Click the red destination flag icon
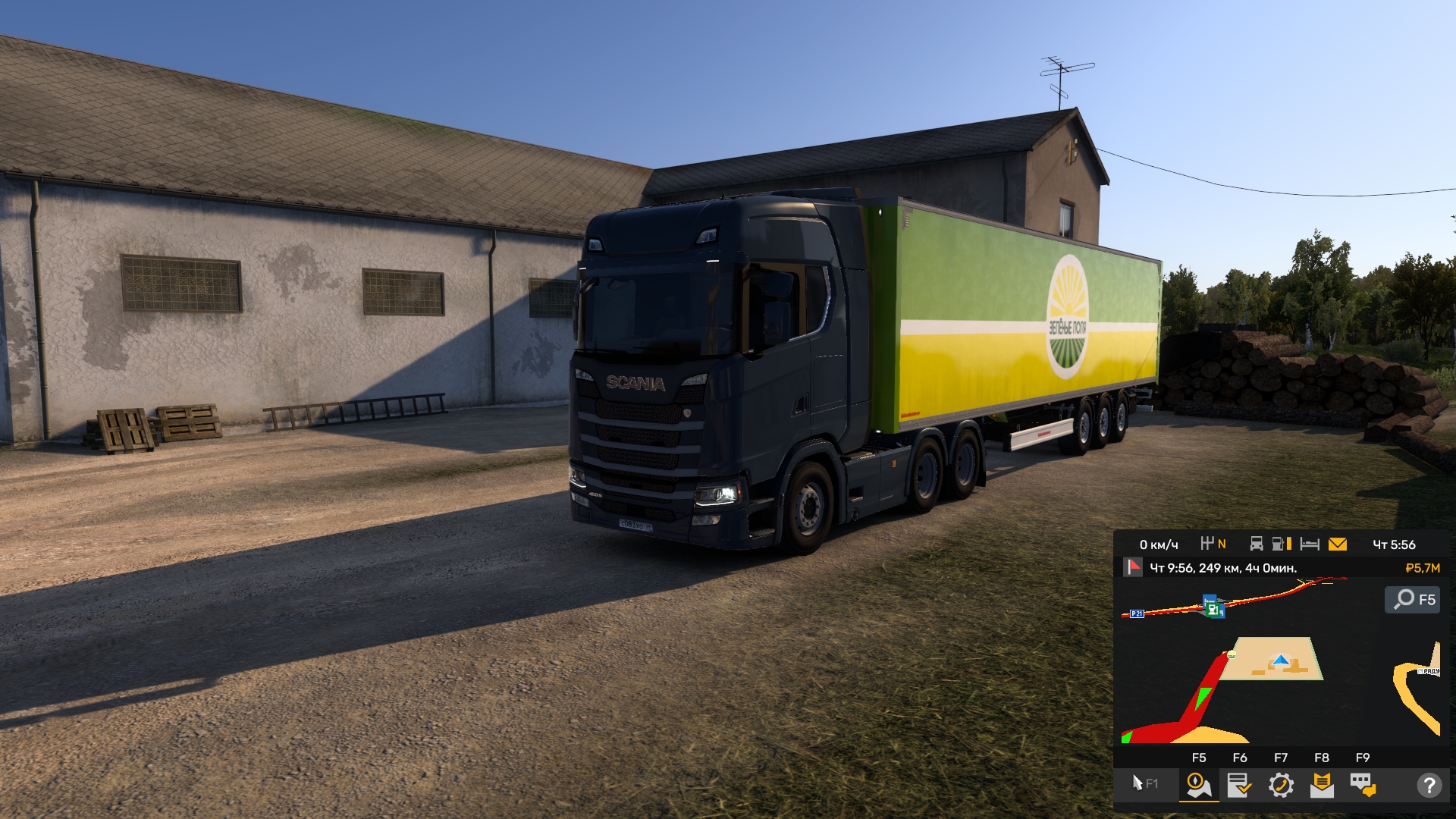Viewport: 1456px width, 819px height. click(1133, 567)
